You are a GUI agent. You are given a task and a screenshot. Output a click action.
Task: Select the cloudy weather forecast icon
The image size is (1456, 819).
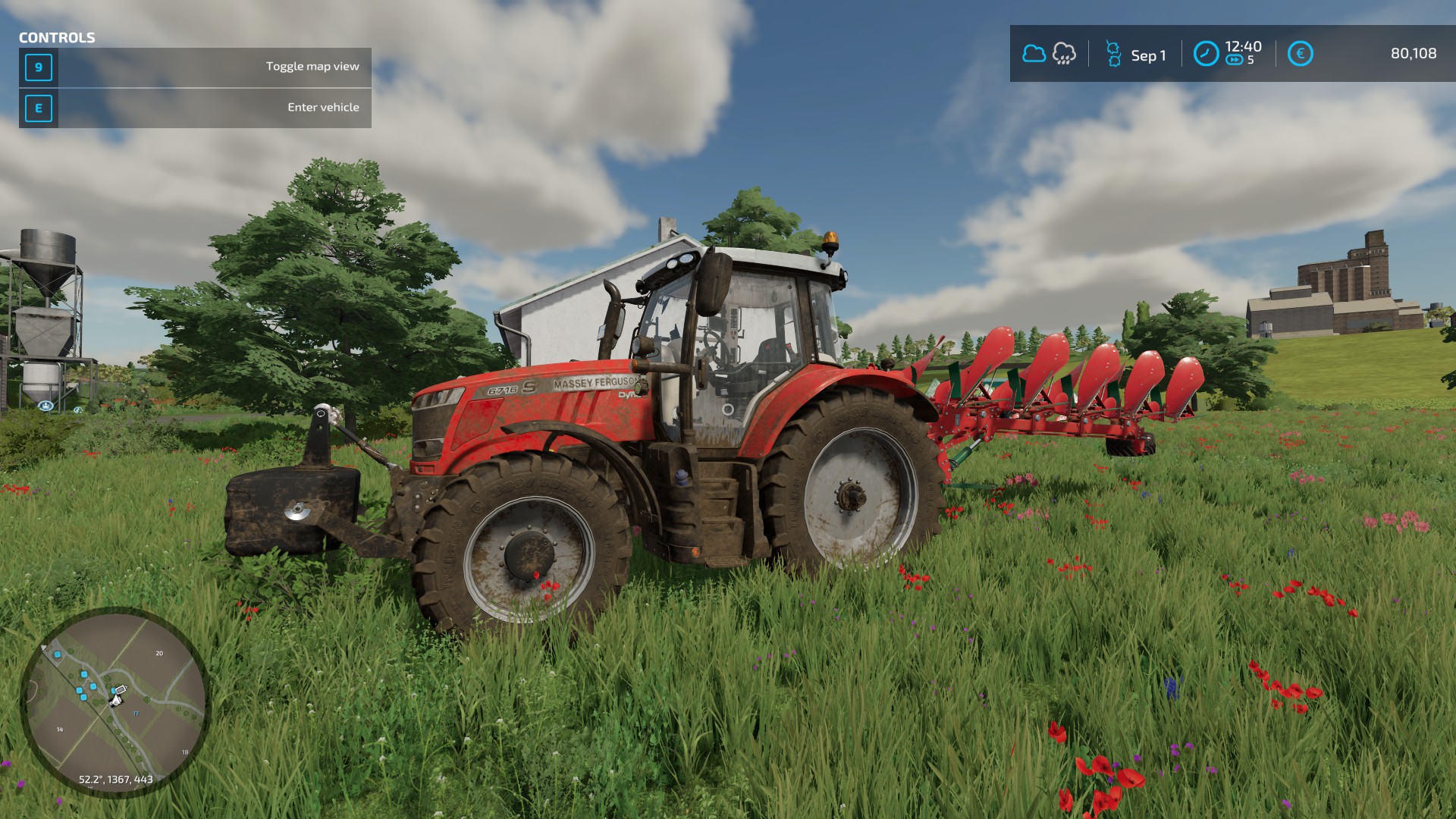point(1034,54)
